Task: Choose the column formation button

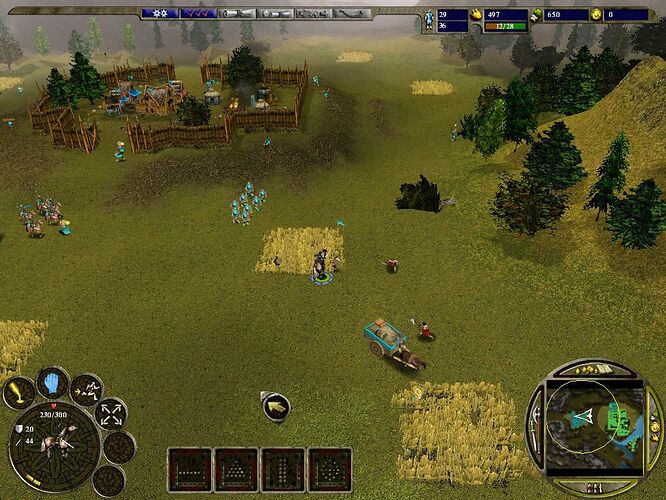Action: coord(284,469)
